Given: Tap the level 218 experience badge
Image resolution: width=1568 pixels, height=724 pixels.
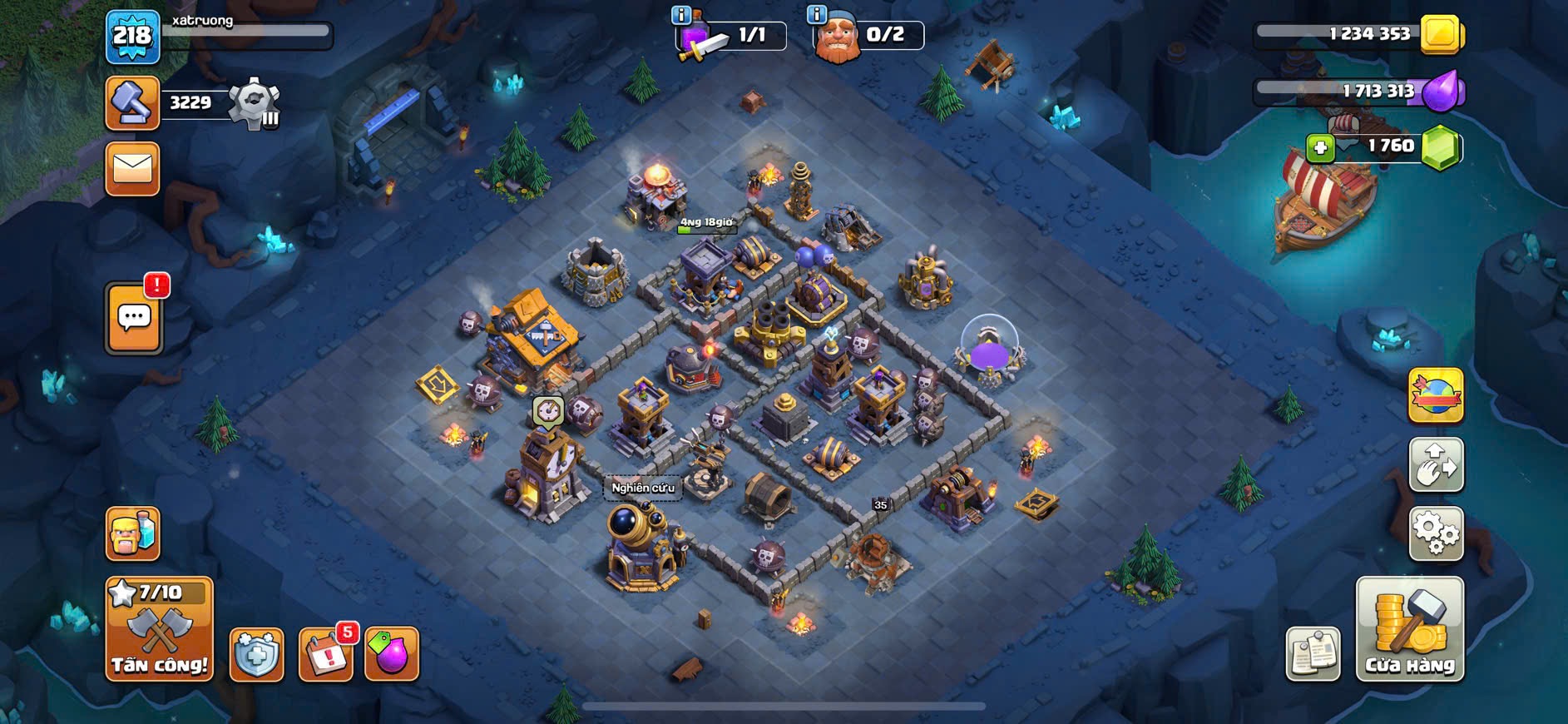Looking at the screenshot, I should coord(132,36).
